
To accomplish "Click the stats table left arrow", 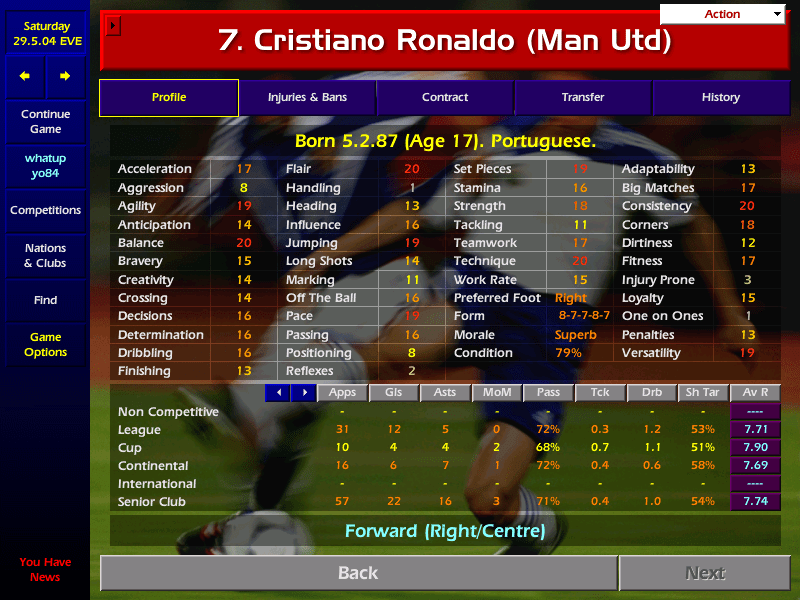I will click(x=277, y=393).
